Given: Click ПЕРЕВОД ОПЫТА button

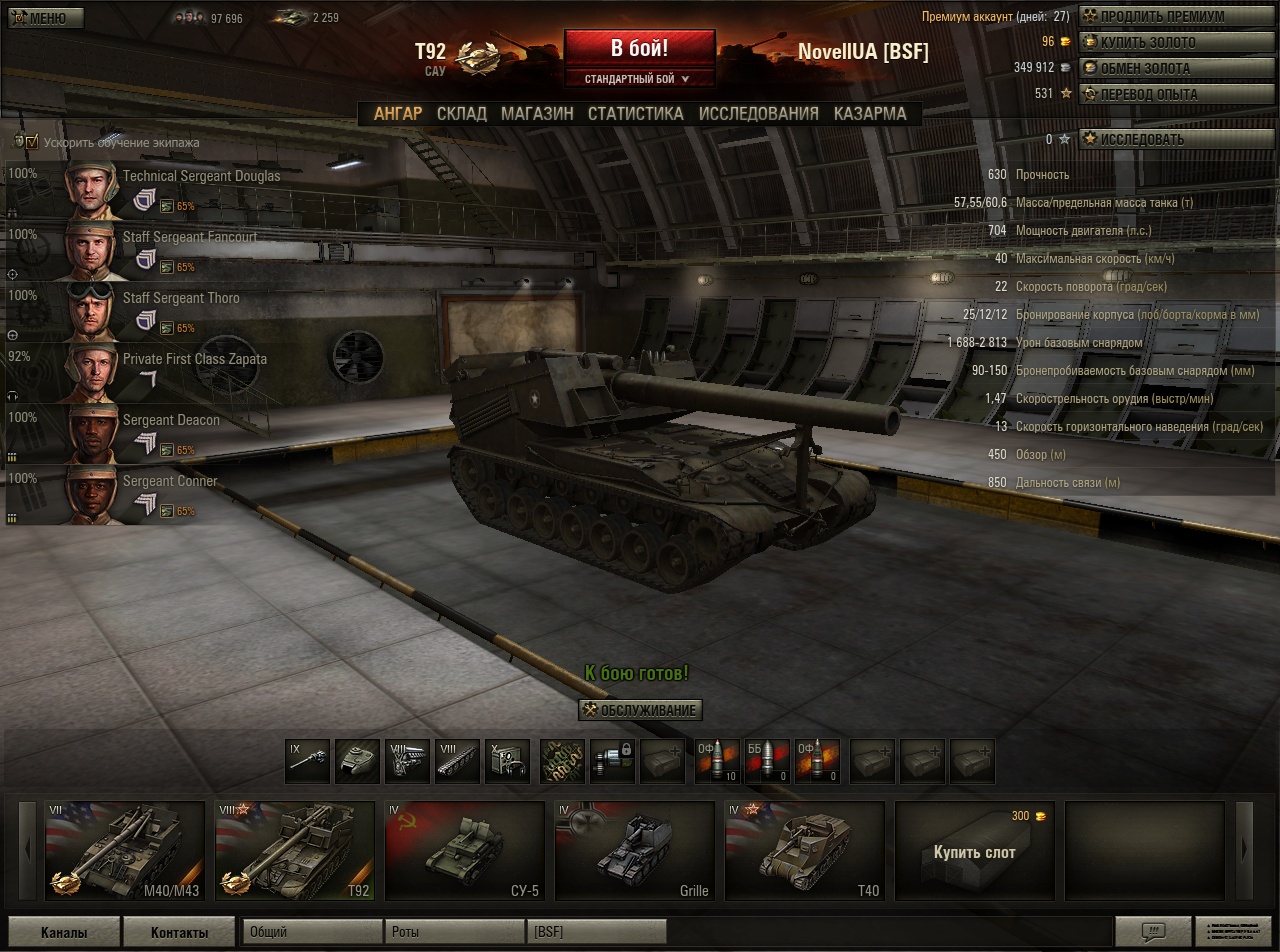Looking at the screenshot, I should 1152,95.
